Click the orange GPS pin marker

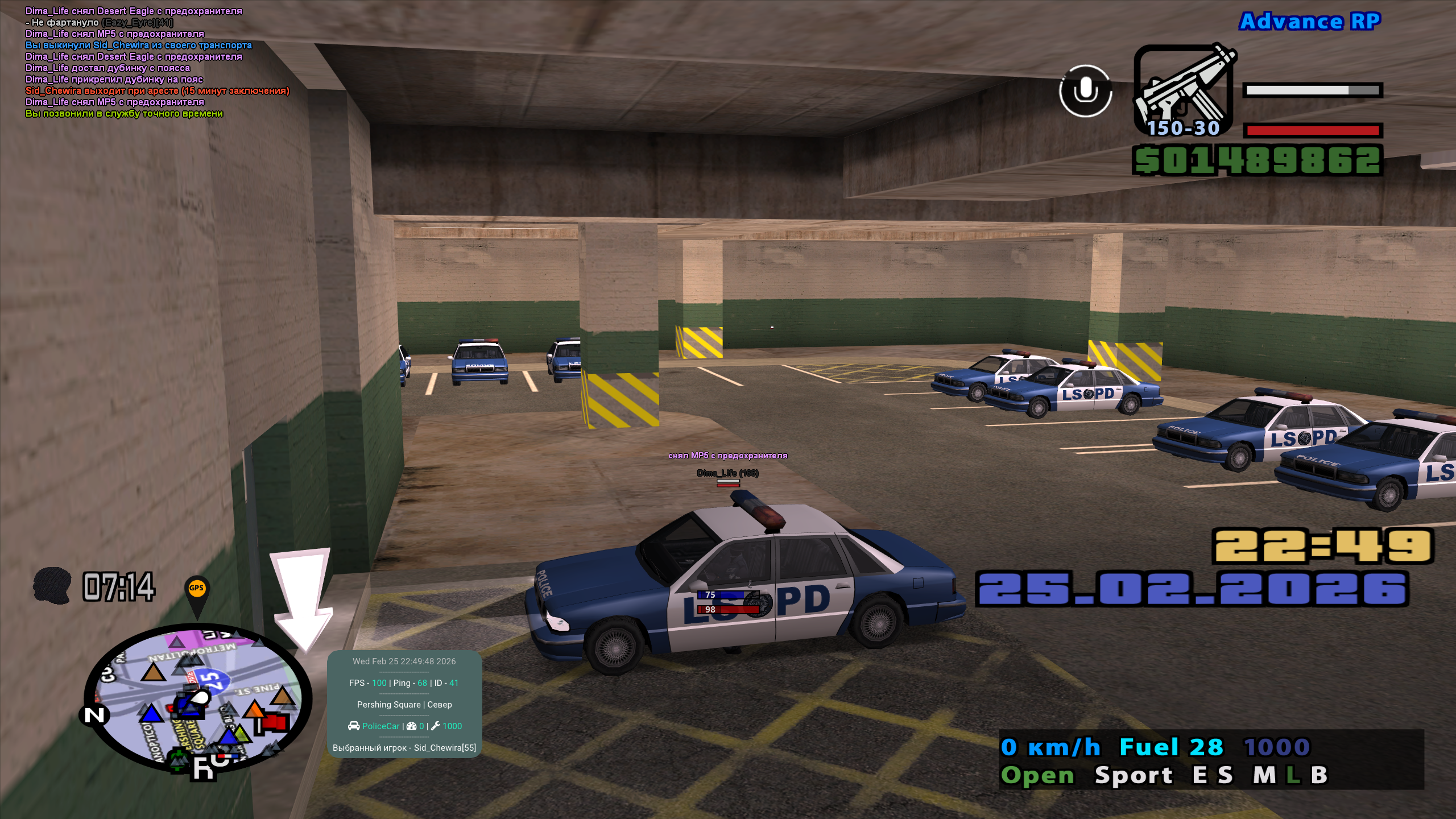[x=196, y=590]
